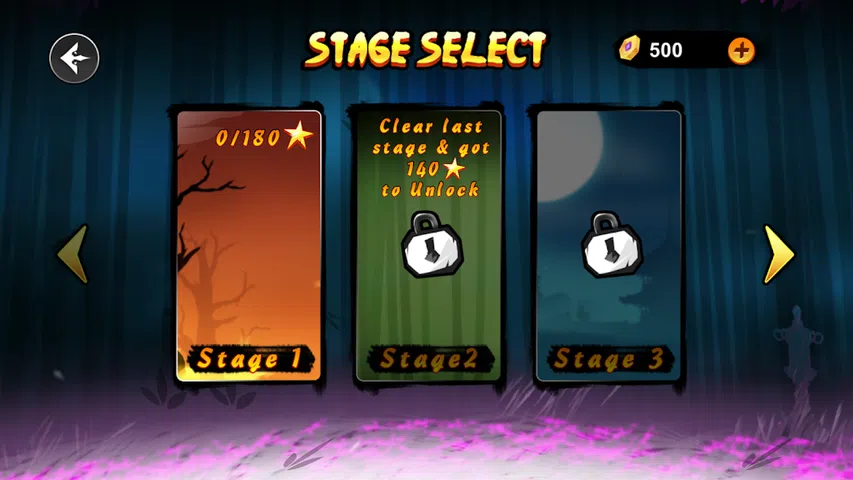Show previous stages with the left arrow
The image size is (853, 480).
pyautogui.click(x=73, y=254)
